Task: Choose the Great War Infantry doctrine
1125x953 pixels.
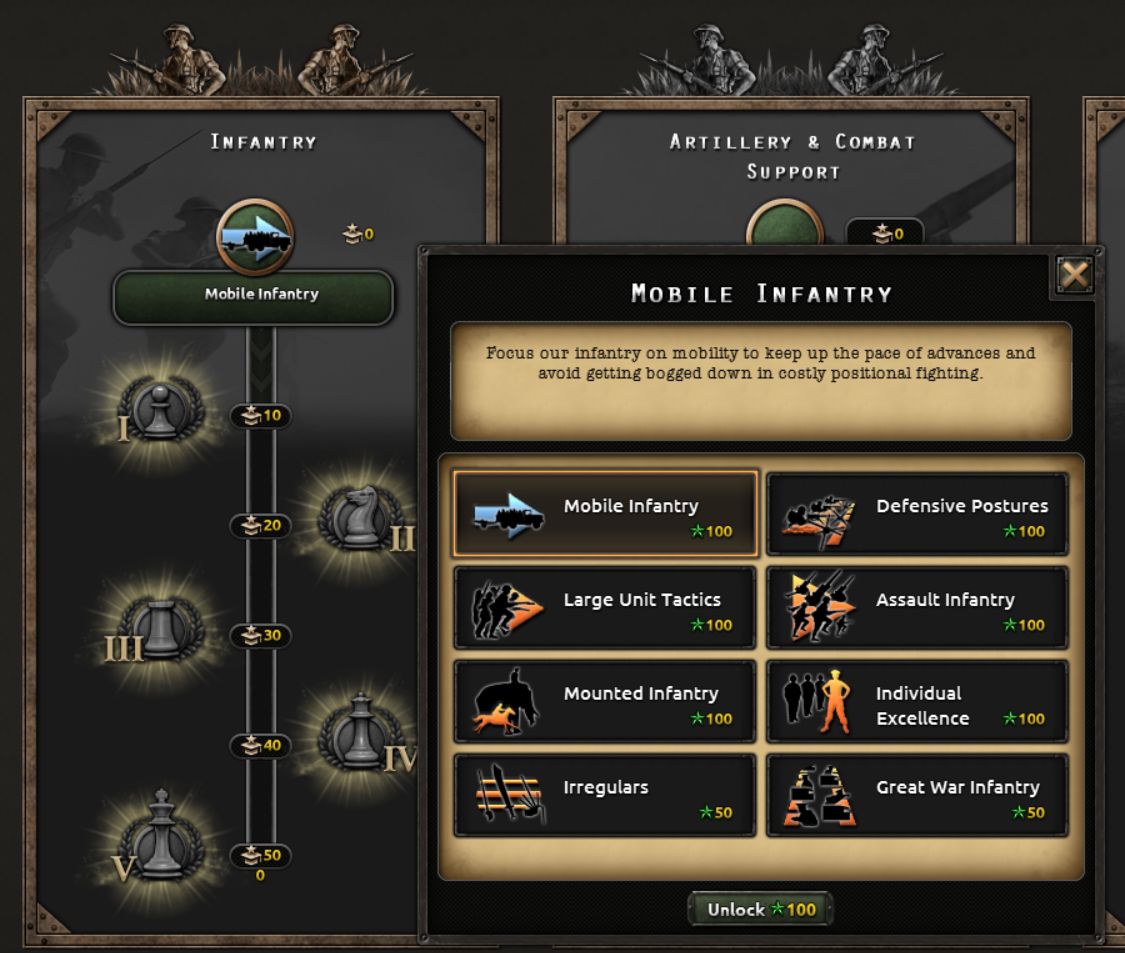Action: 917,795
